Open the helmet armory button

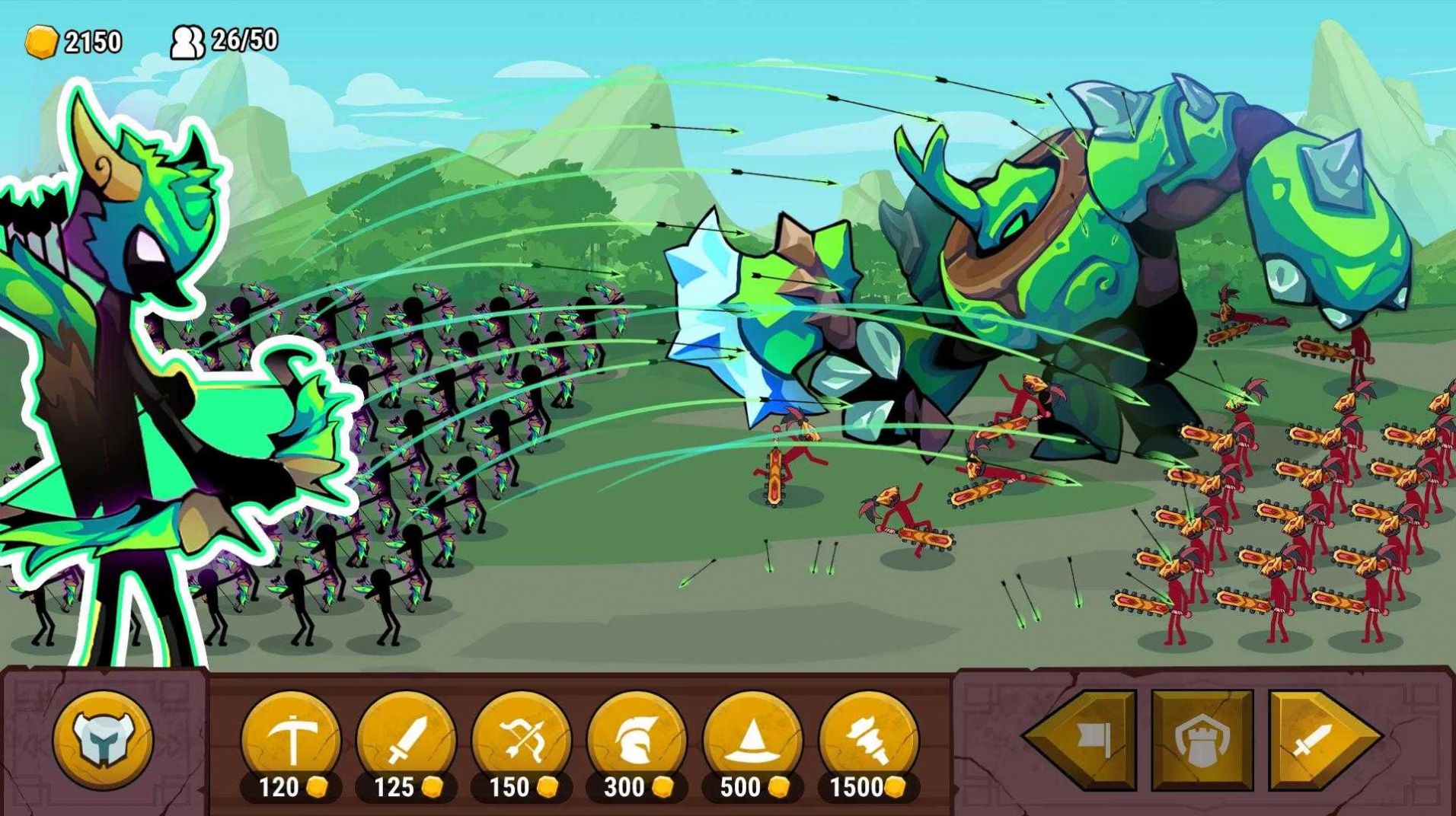click(x=103, y=740)
